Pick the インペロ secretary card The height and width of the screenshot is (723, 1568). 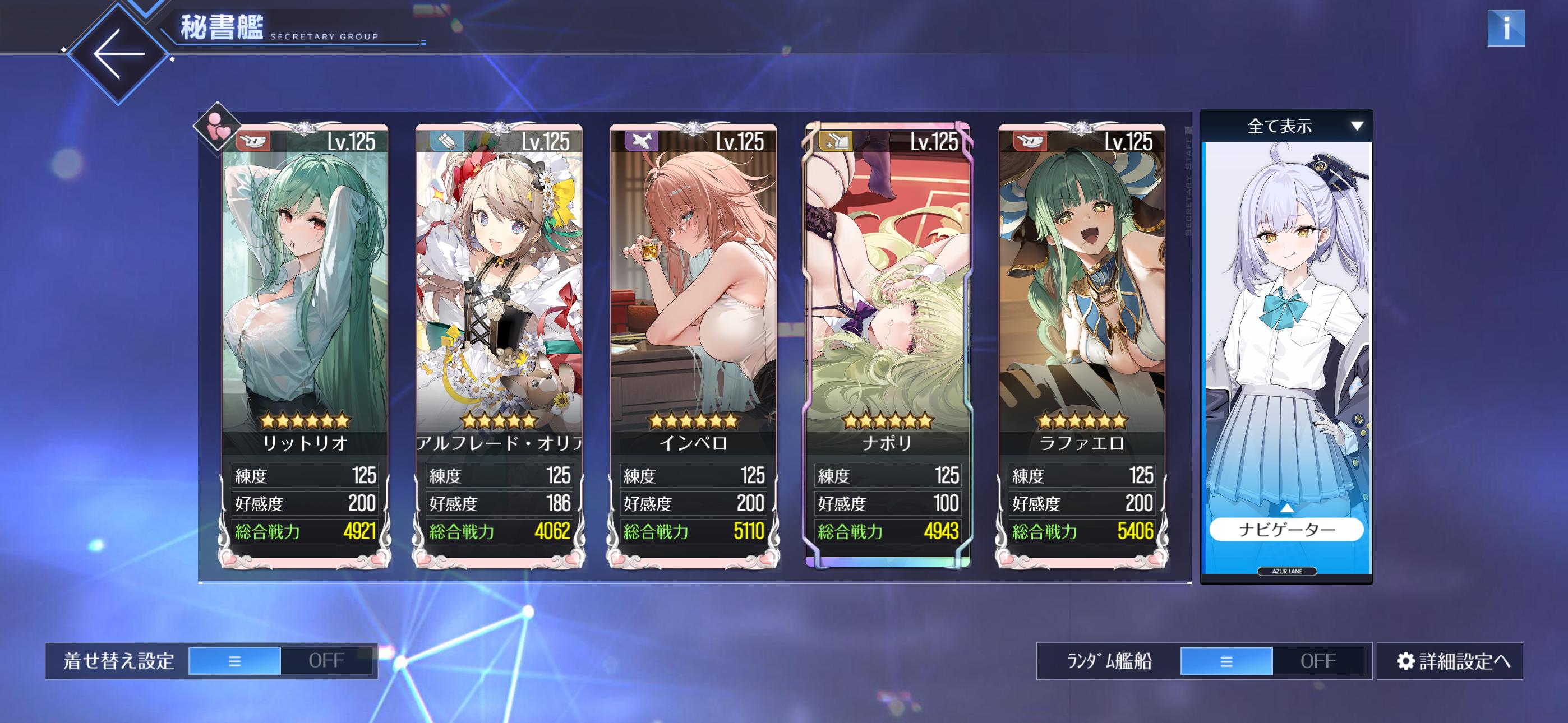(x=693, y=304)
